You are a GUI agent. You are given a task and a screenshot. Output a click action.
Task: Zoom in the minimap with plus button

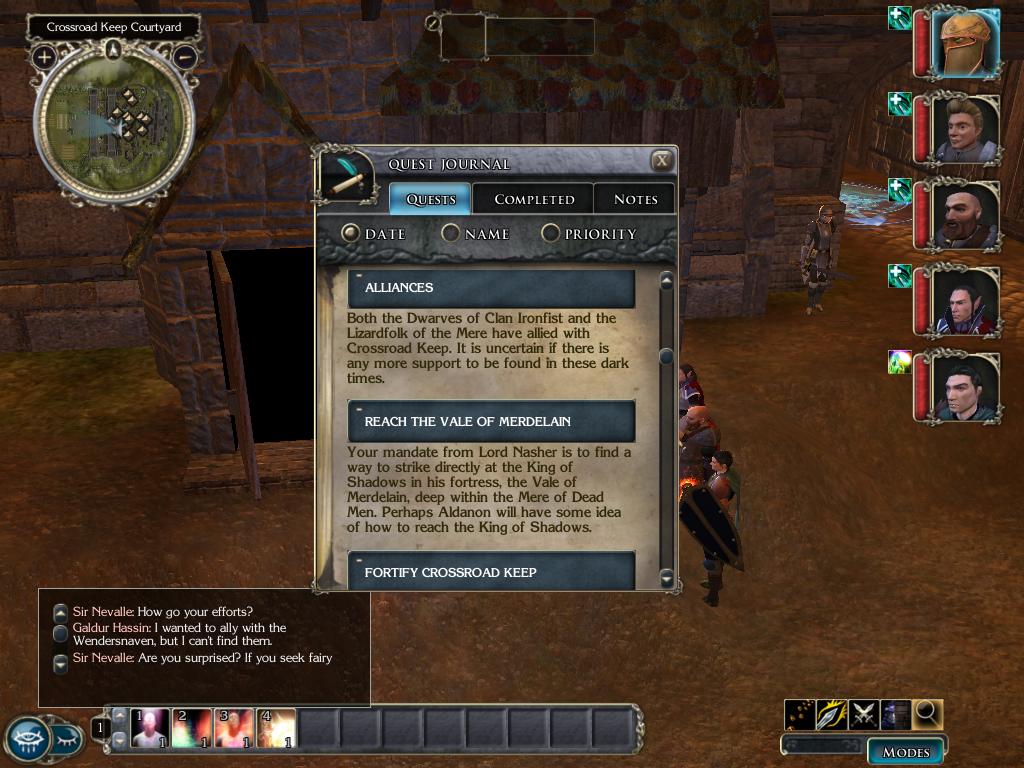pyautogui.click(x=44, y=56)
